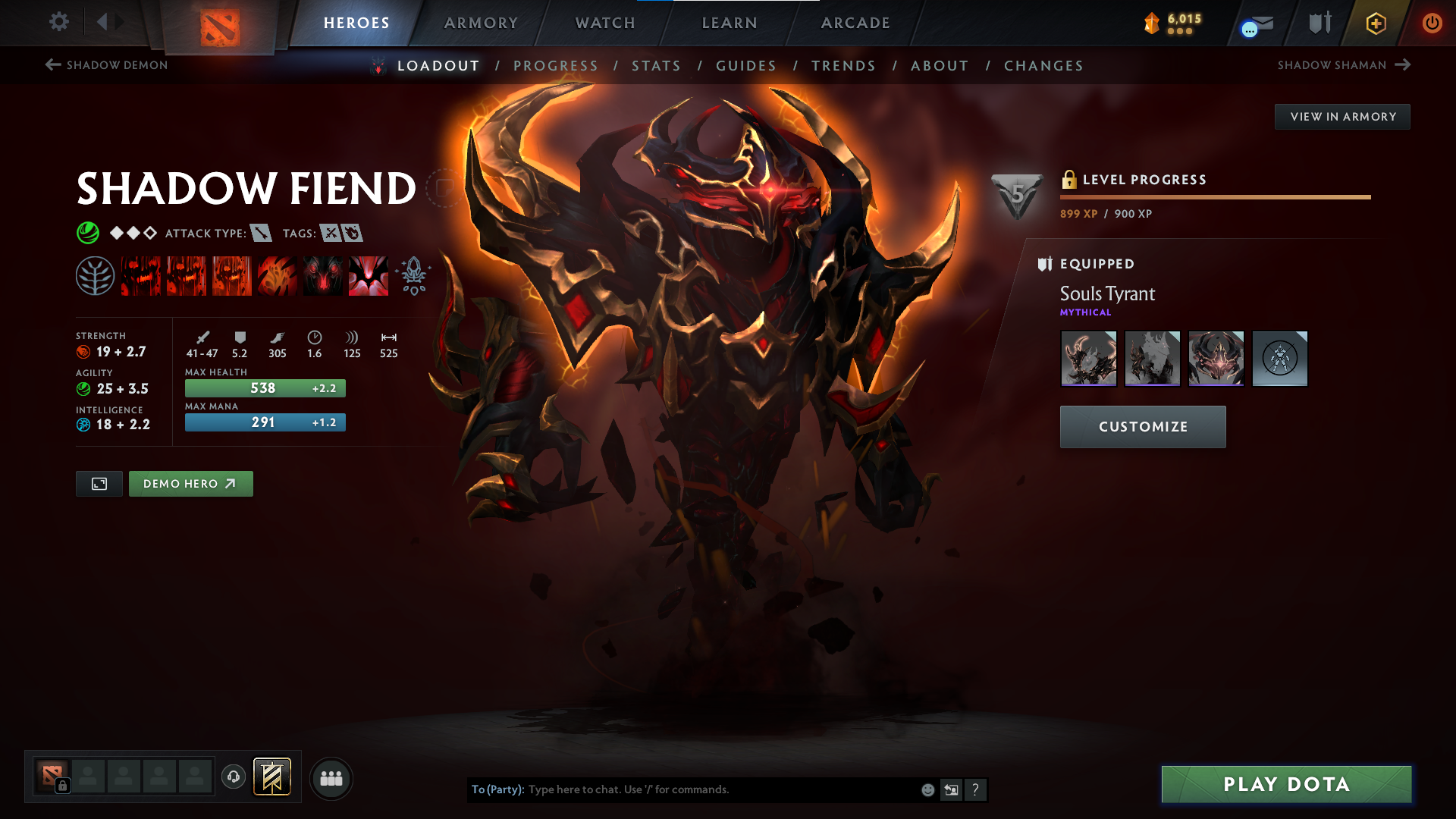Open the Dota 2 settings gear
The height and width of the screenshot is (819, 1456).
(59, 22)
